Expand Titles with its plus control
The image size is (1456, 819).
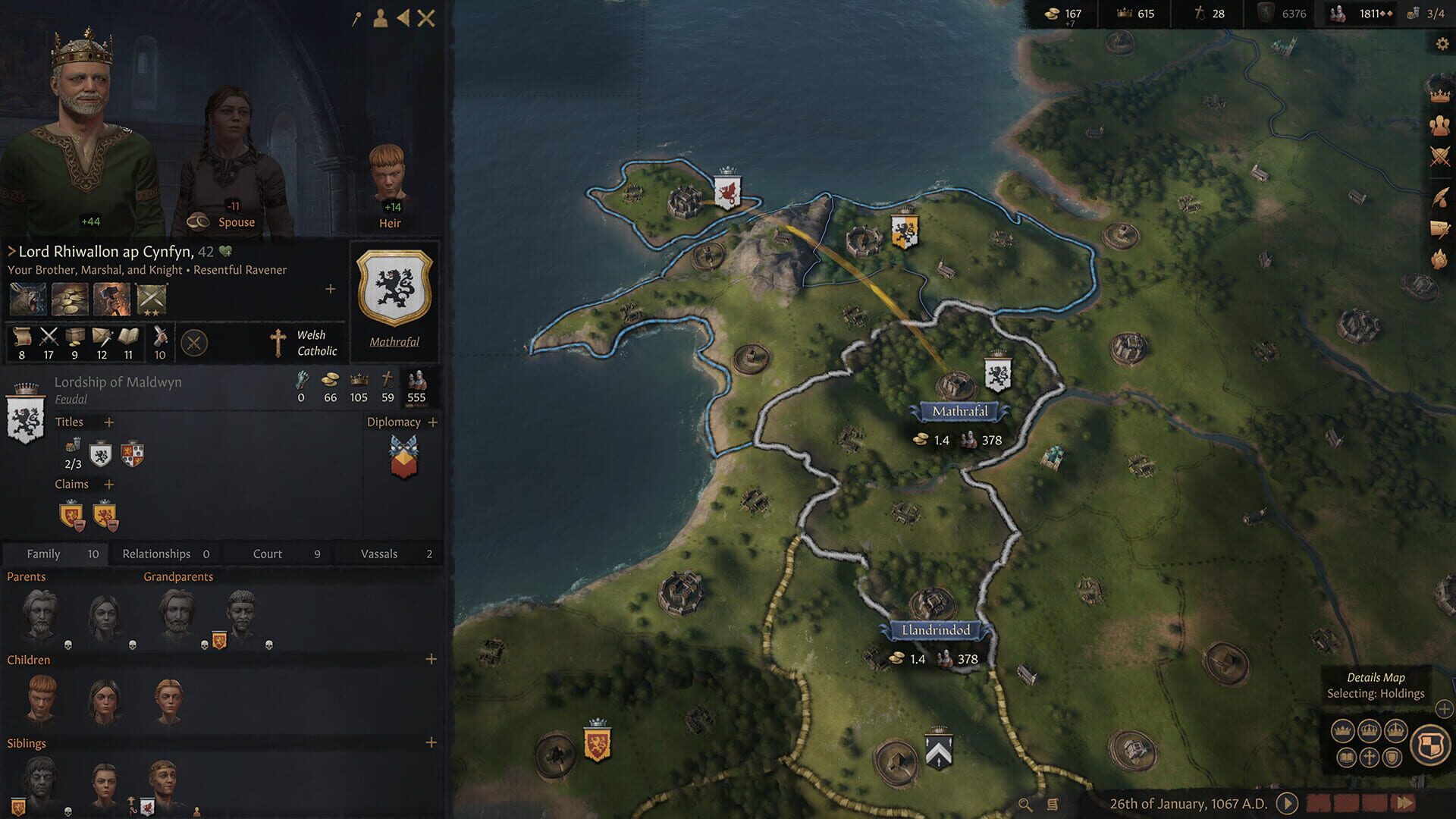pos(108,422)
